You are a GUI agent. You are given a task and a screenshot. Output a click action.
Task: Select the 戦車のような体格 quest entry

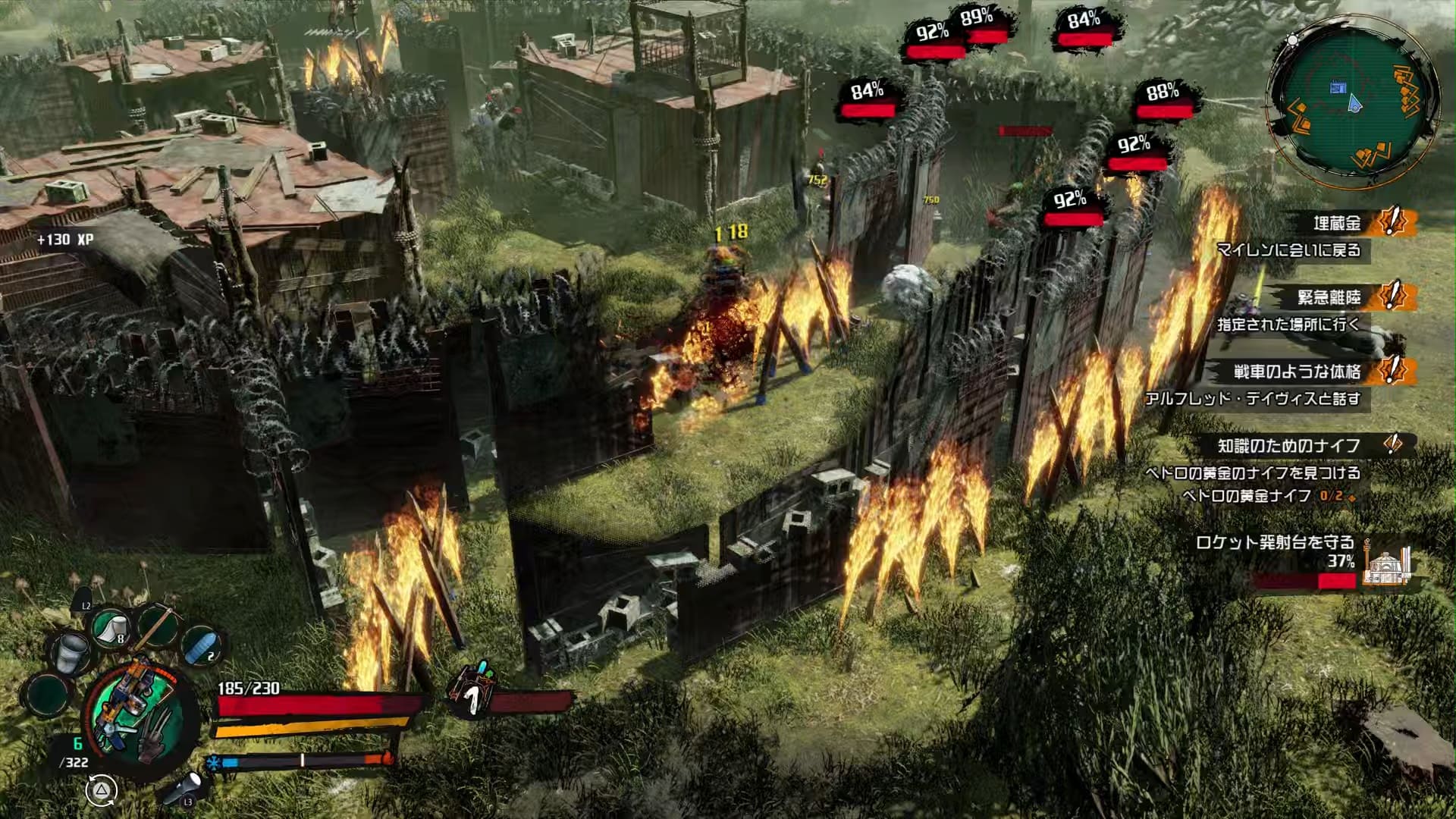point(1297,372)
